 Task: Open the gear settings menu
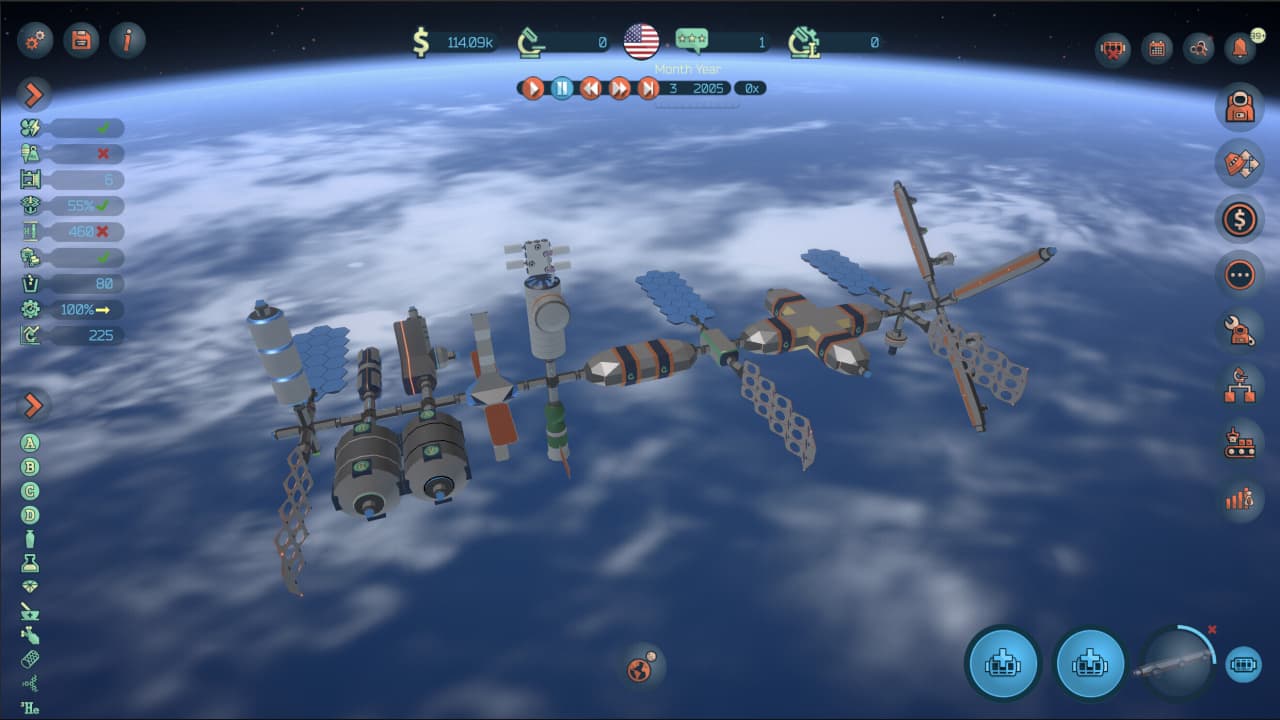[x=34, y=40]
